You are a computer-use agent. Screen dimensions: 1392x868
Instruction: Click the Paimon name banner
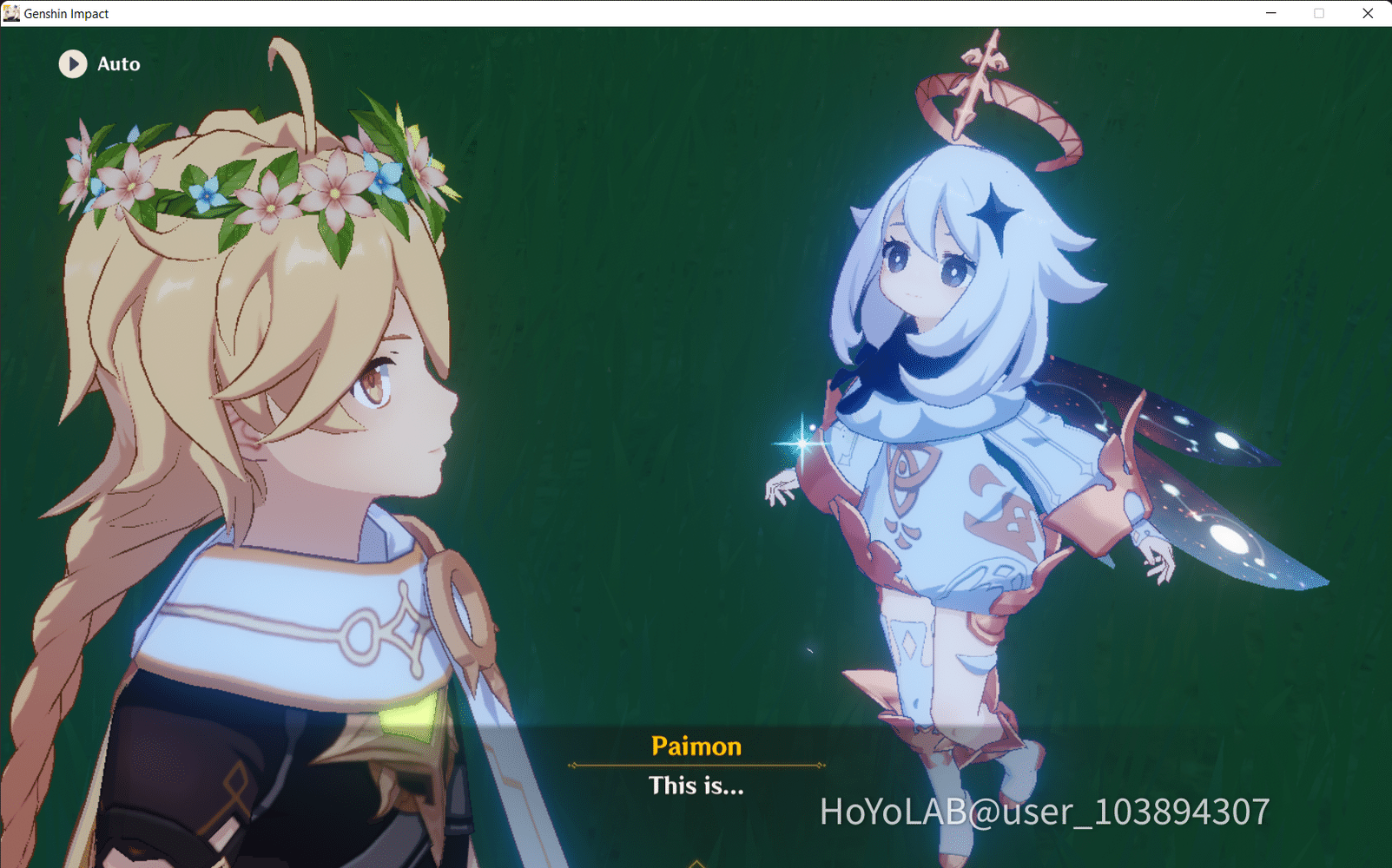click(x=696, y=746)
